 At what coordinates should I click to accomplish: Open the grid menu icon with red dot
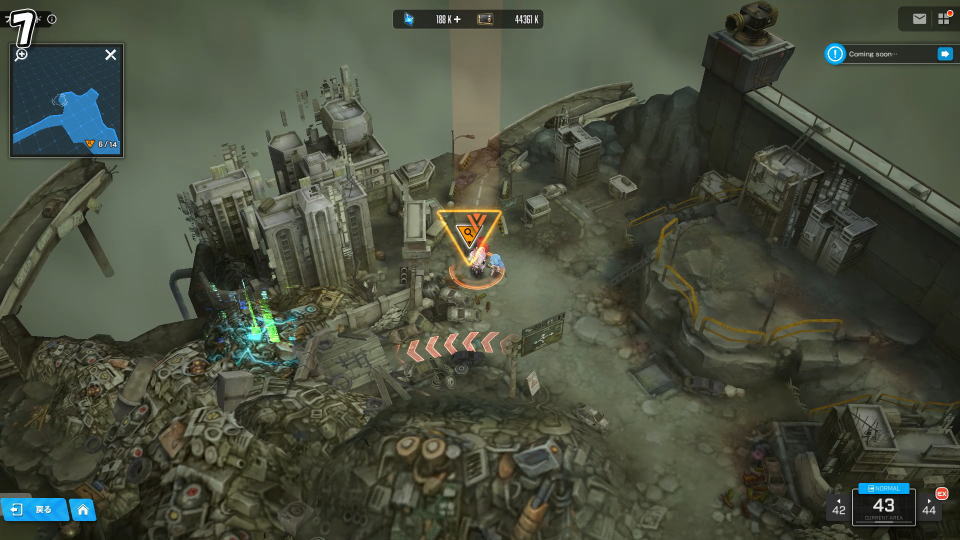pos(944,18)
